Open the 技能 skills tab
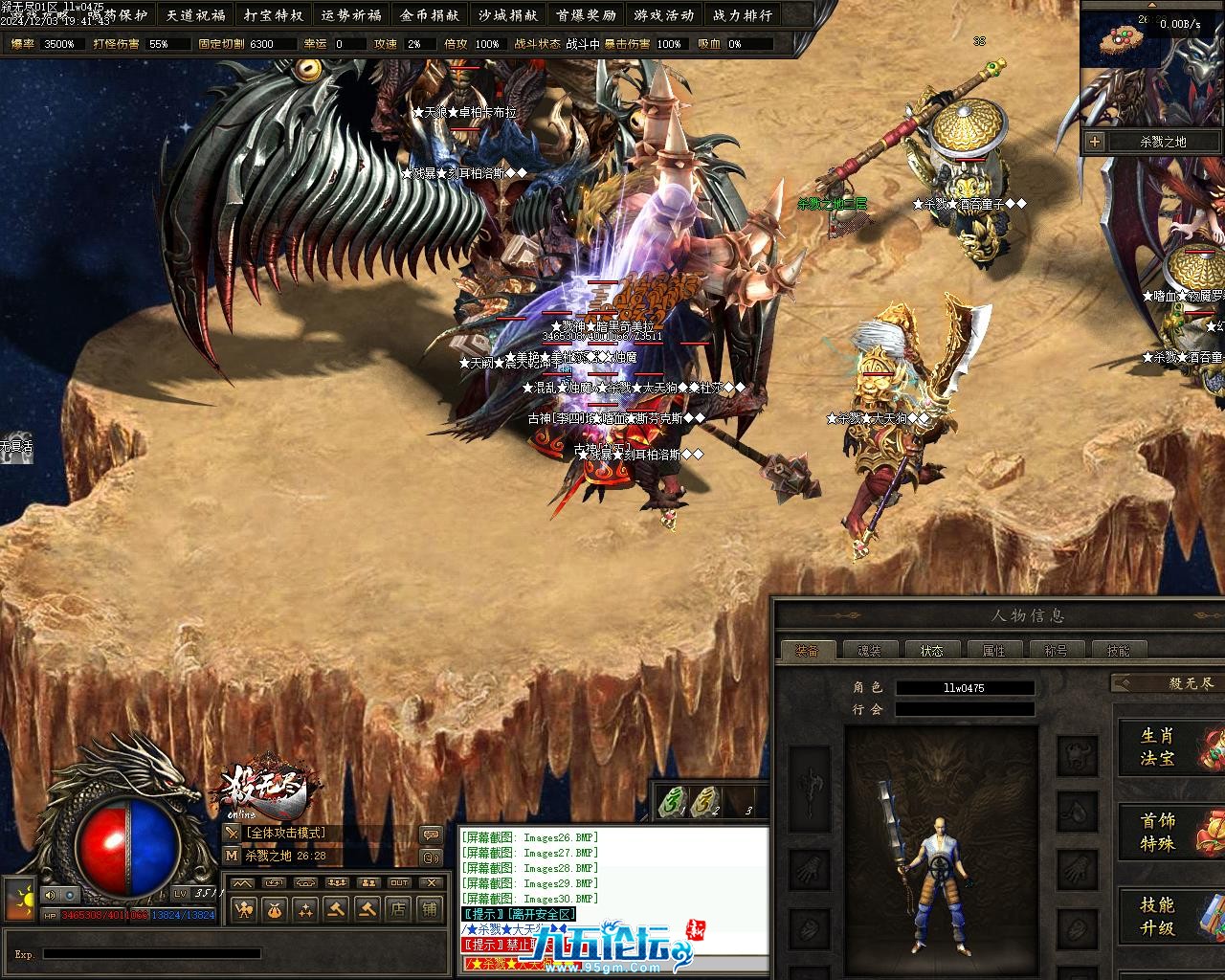The width and height of the screenshot is (1225, 980). (x=1118, y=651)
